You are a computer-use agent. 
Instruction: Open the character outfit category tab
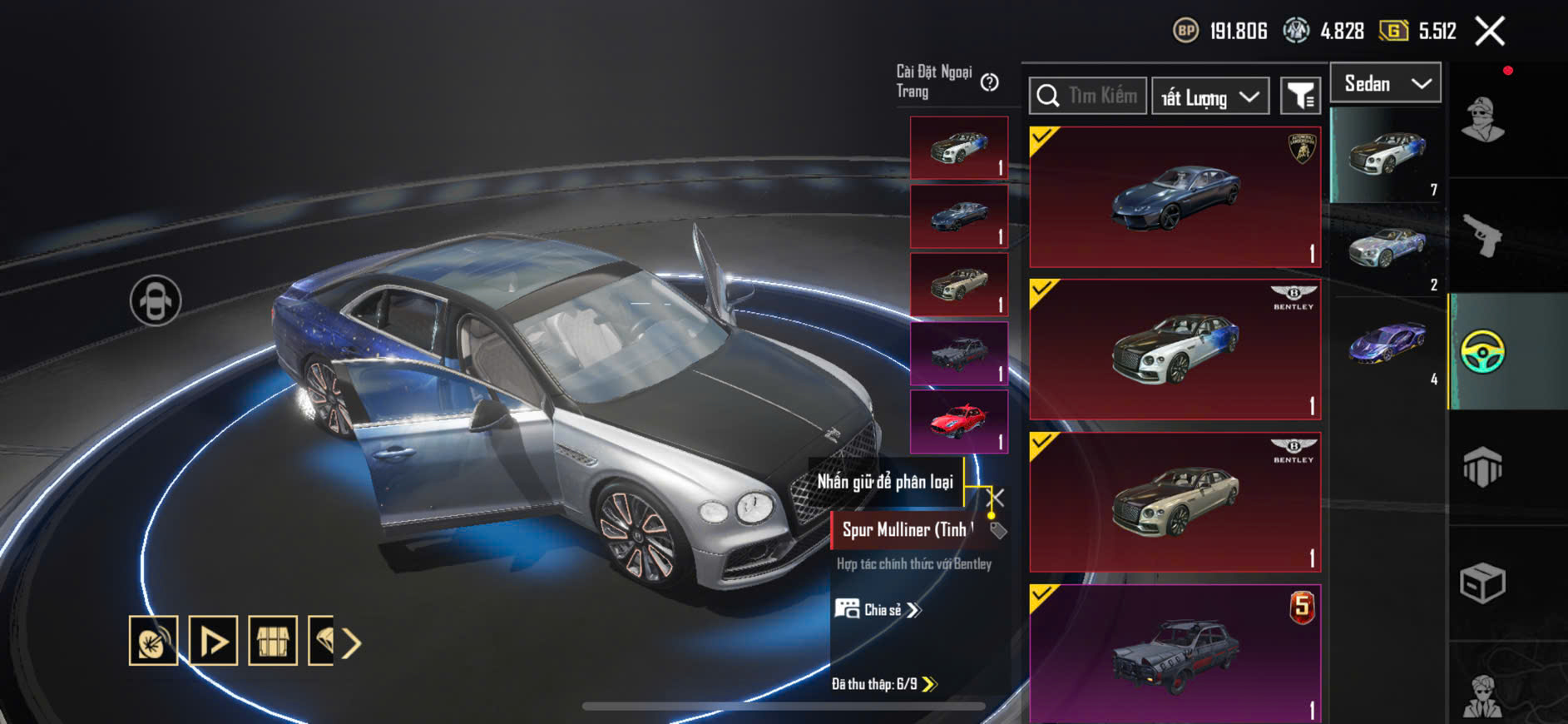pos(1482,121)
